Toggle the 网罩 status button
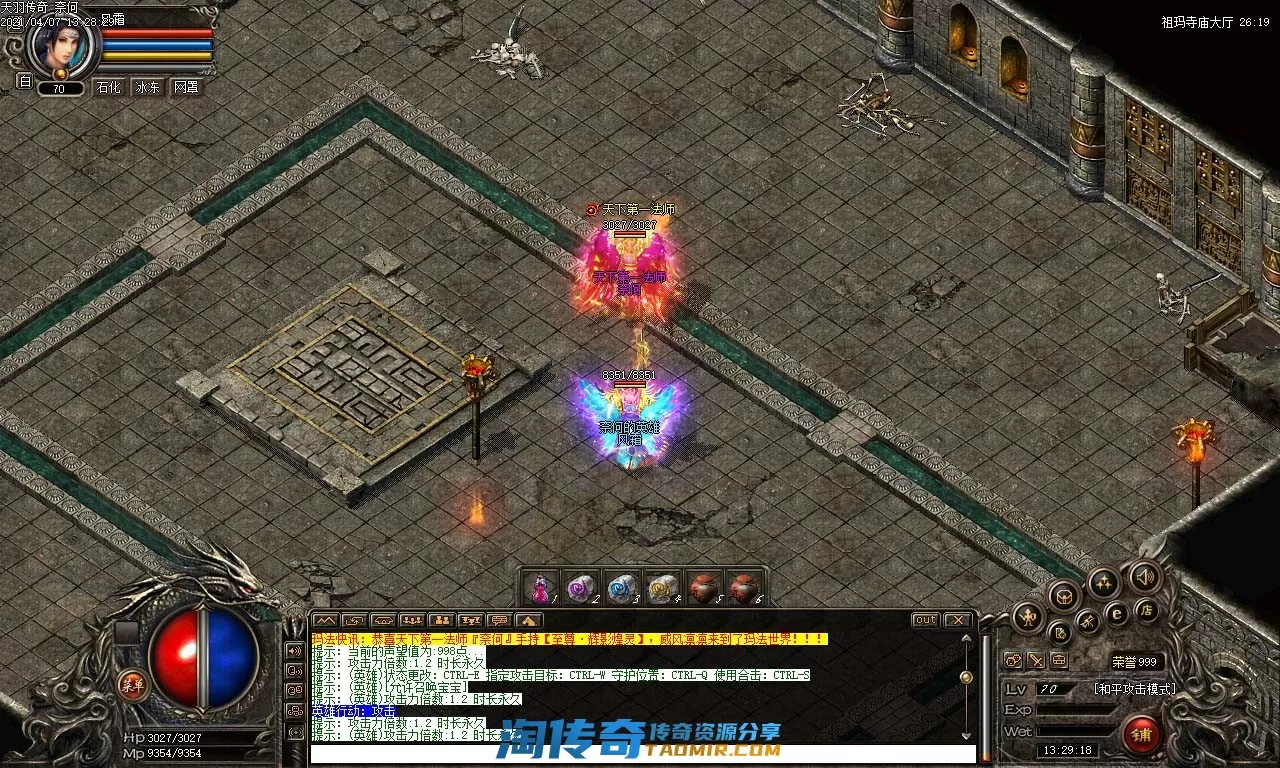Viewport: 1280px width, 768px height. coord(185,87)
